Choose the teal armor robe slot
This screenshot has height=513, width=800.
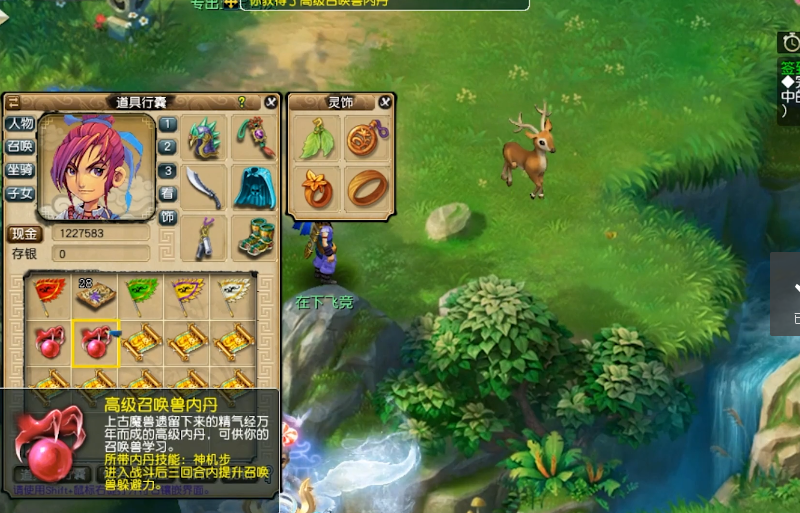[x=254, y=187]
